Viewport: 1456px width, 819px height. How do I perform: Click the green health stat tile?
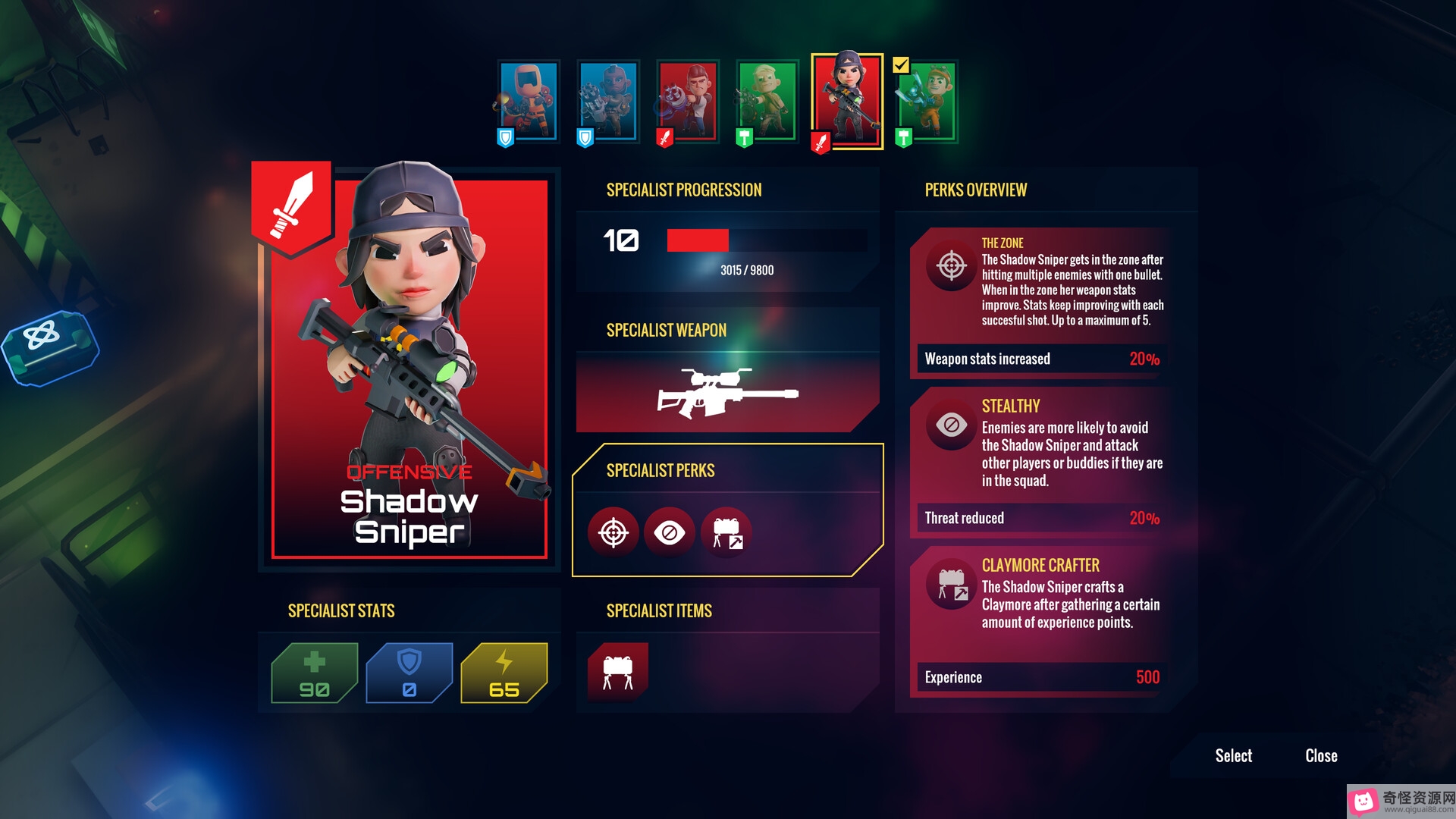(314, 673)
